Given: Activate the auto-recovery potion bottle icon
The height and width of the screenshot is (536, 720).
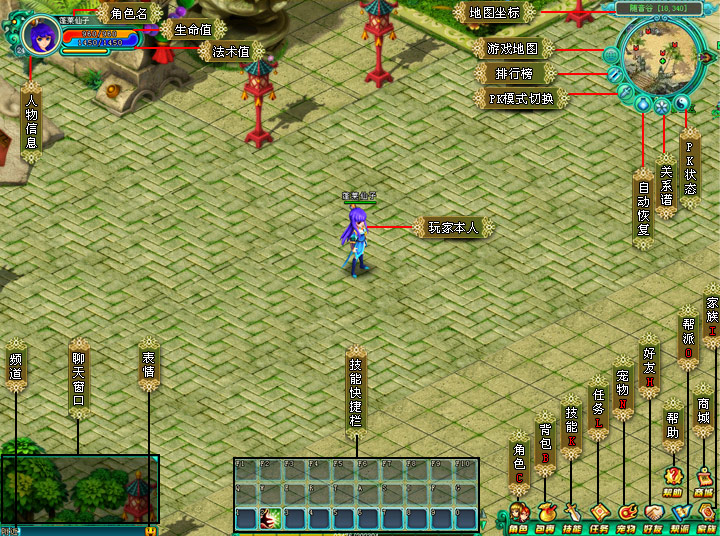Looking at the screenshot, I should 643,104.
